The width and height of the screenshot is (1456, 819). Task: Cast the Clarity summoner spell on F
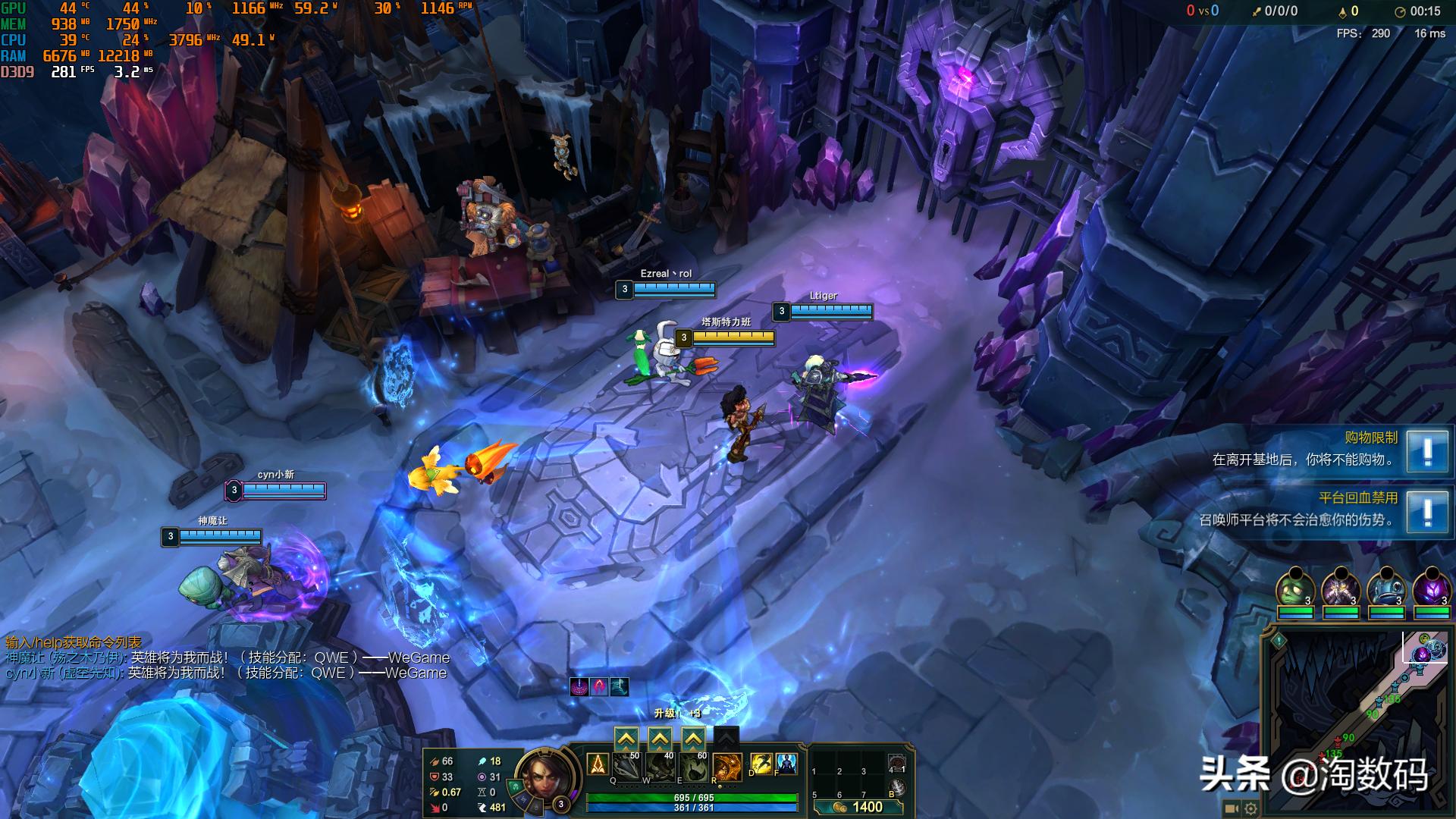(786, 764)
